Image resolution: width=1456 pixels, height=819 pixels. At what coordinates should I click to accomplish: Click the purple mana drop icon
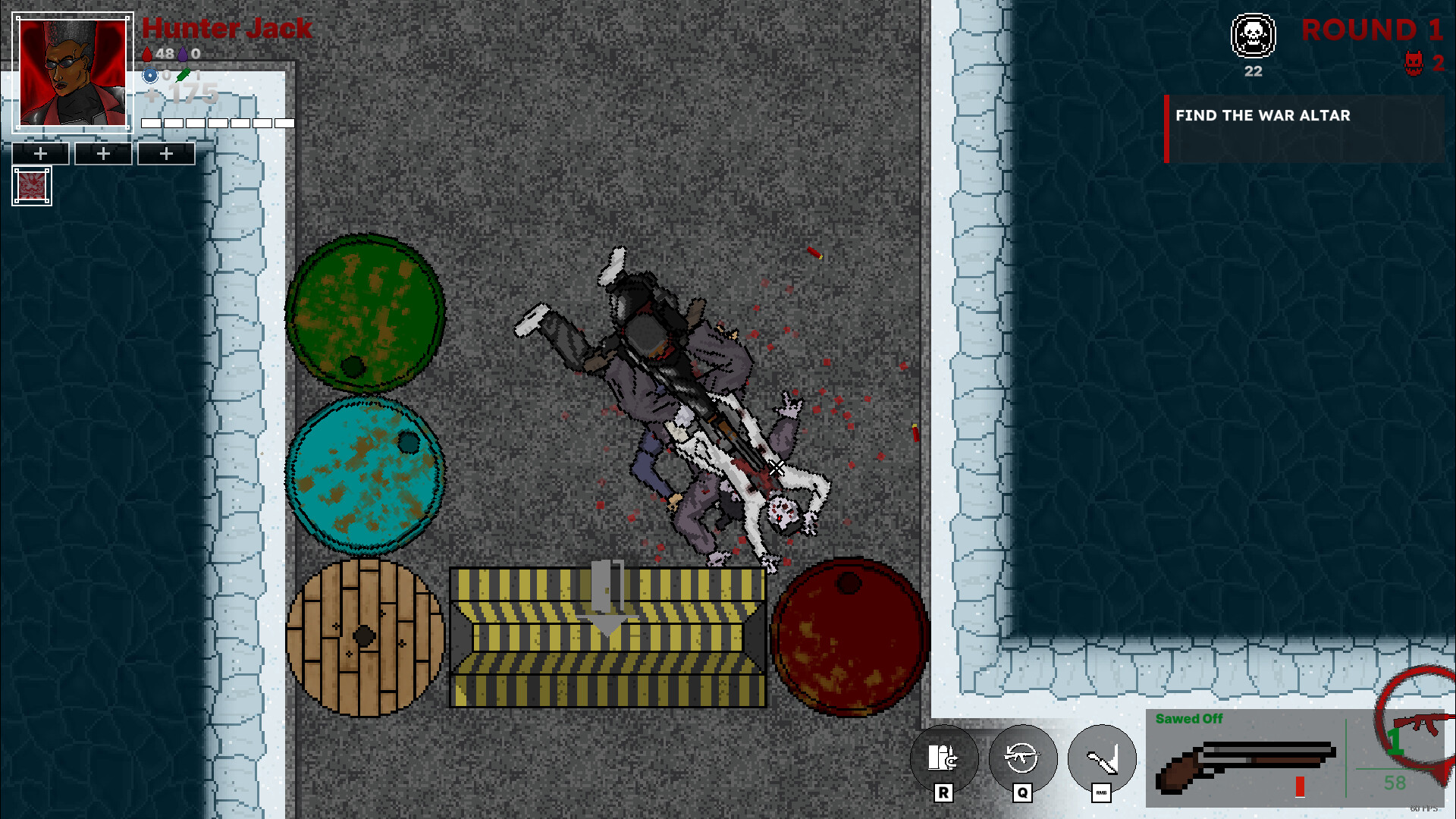(184, 54)
